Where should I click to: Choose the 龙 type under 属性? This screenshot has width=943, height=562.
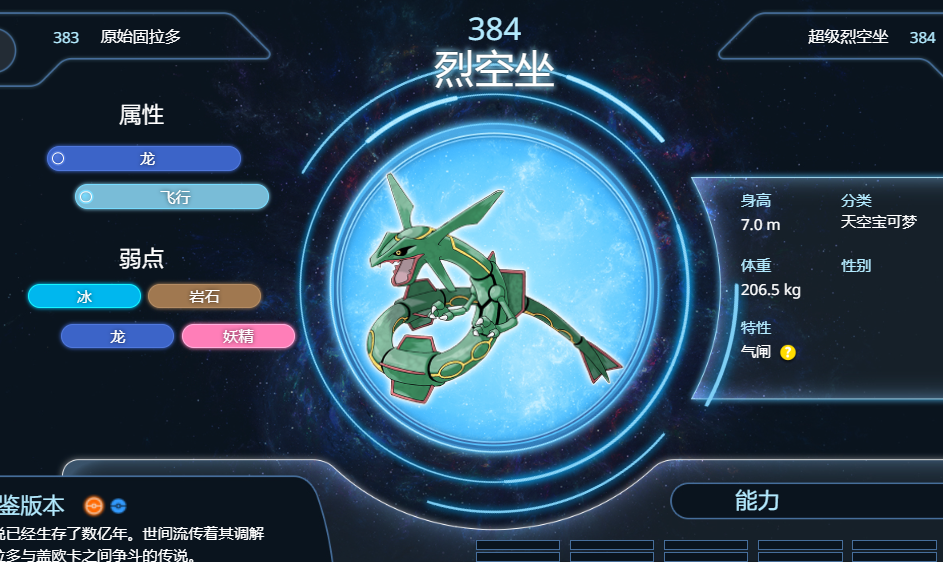[x=144, y=159]
